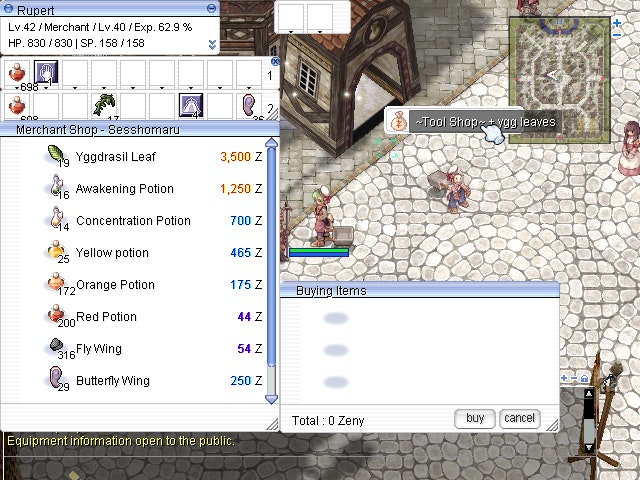Expand the Rupert status window arrows
This screenshot has height=480, width=640.
click(x=212, y=45)
